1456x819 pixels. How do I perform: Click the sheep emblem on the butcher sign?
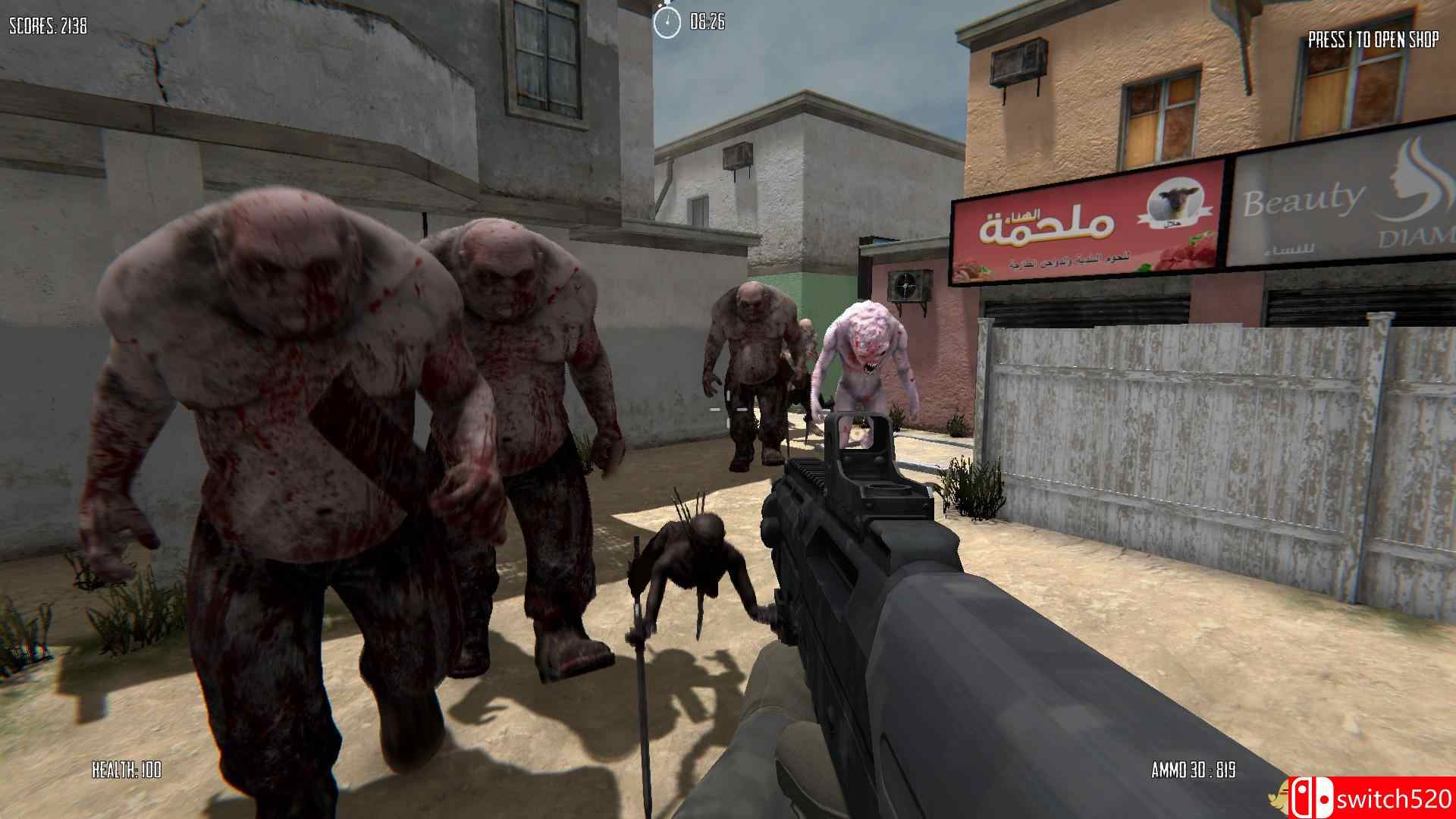[x=1175, y=205]
